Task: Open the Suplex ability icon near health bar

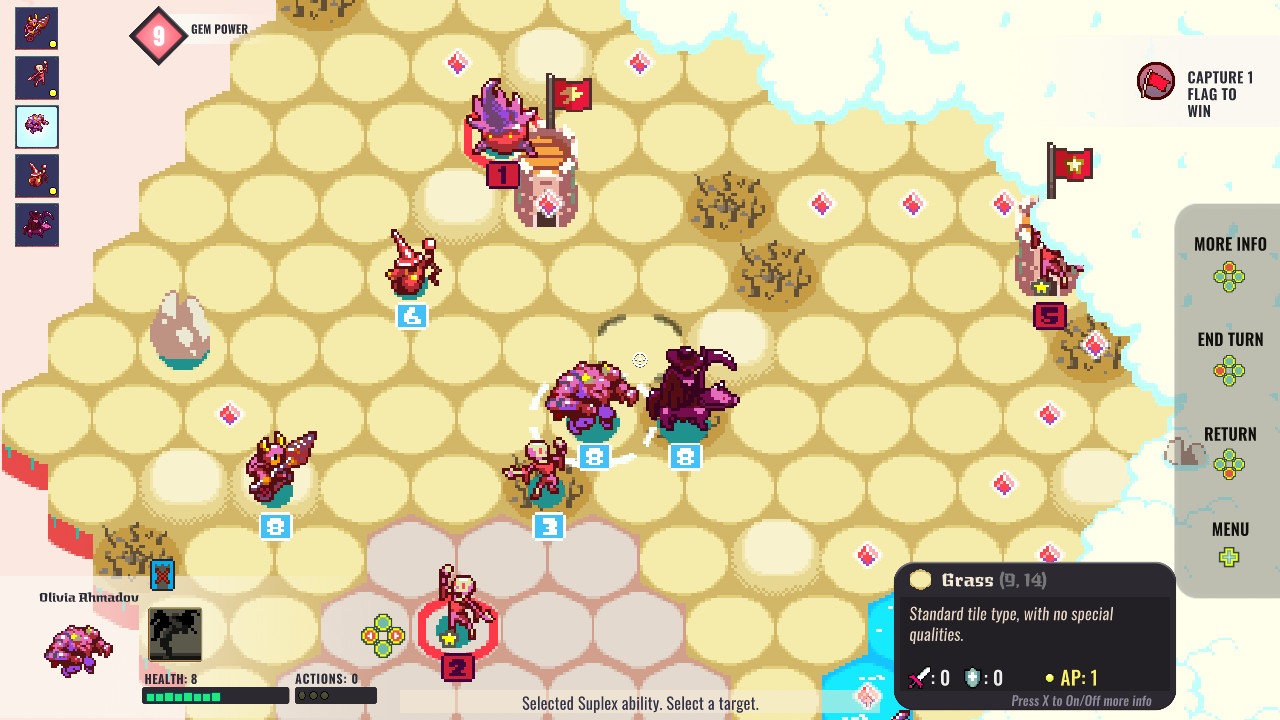Action: click(x=177, y=632)
